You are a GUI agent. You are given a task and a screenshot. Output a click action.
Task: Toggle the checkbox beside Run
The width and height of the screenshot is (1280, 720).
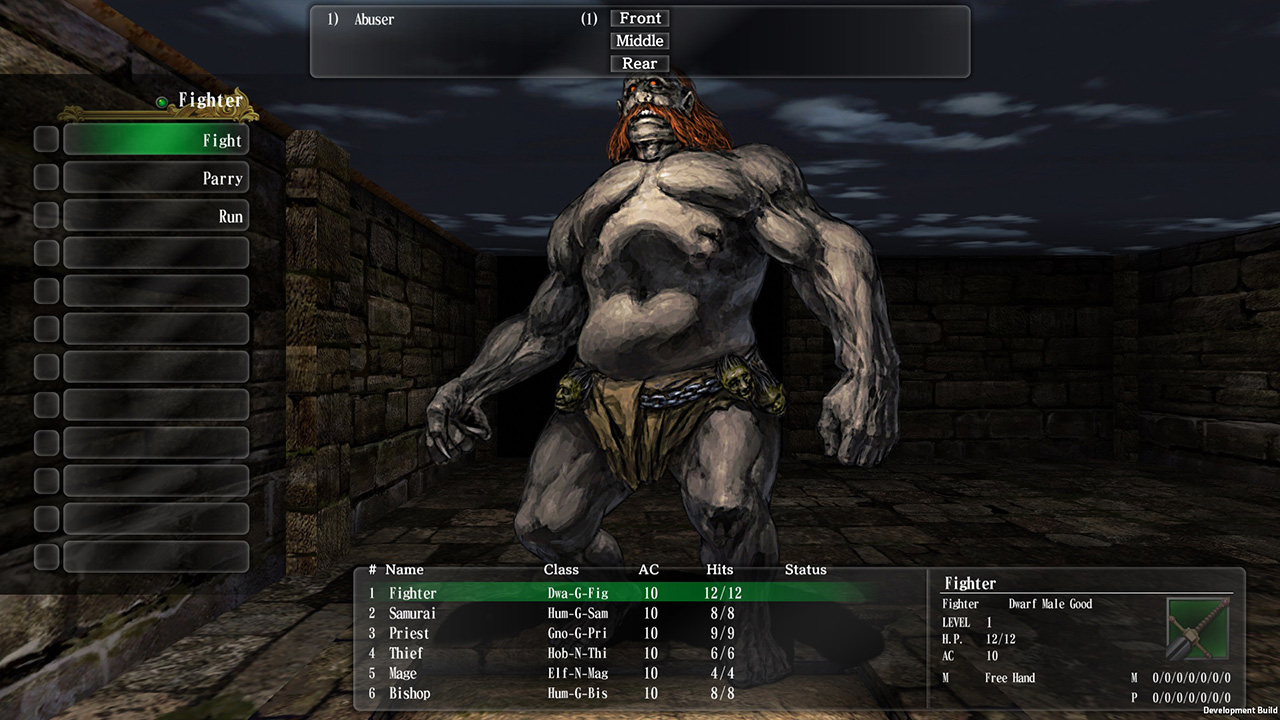click(45, 215)
